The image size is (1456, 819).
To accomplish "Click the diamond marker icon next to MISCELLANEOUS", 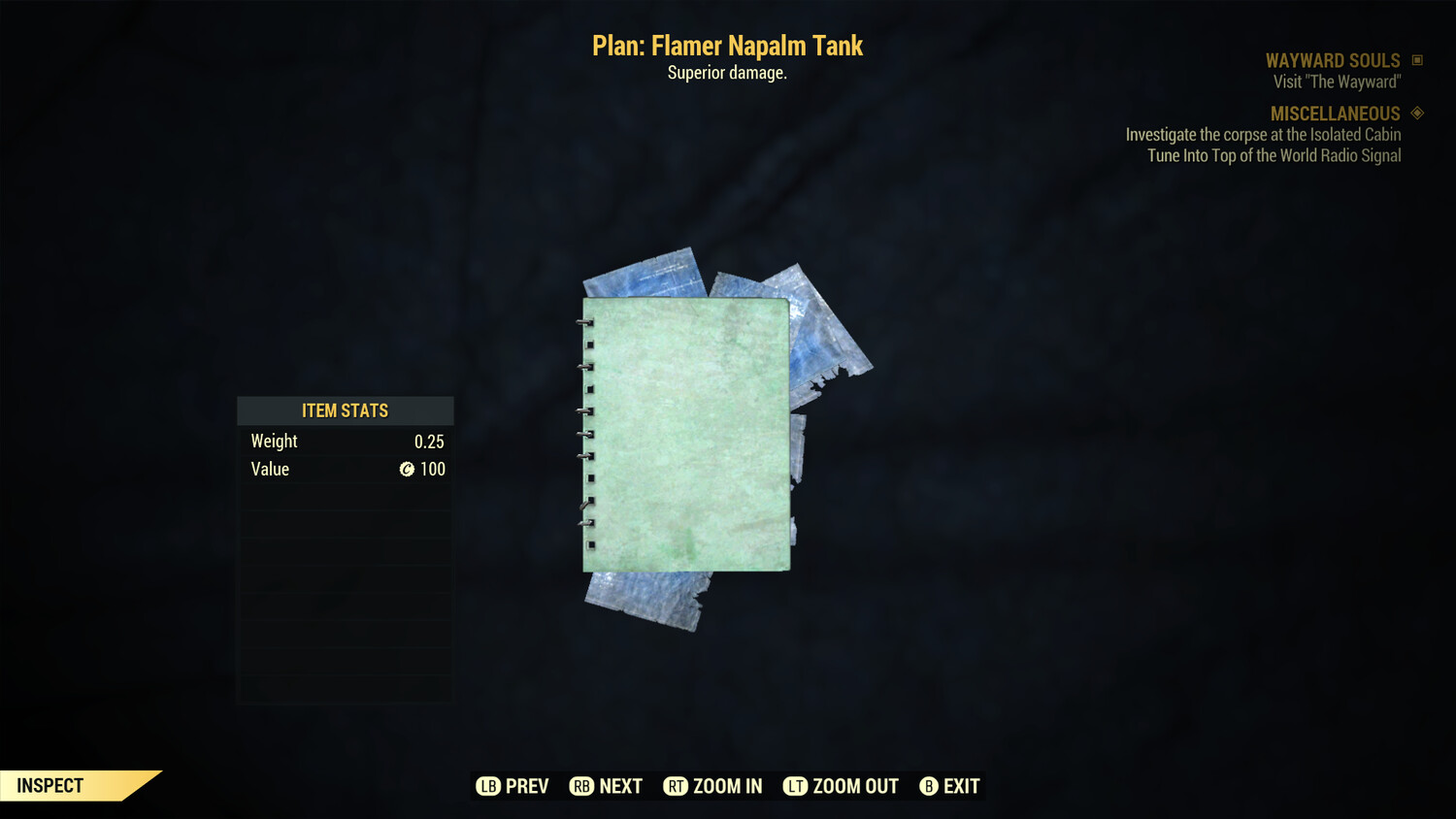I will coord(1415,113).
